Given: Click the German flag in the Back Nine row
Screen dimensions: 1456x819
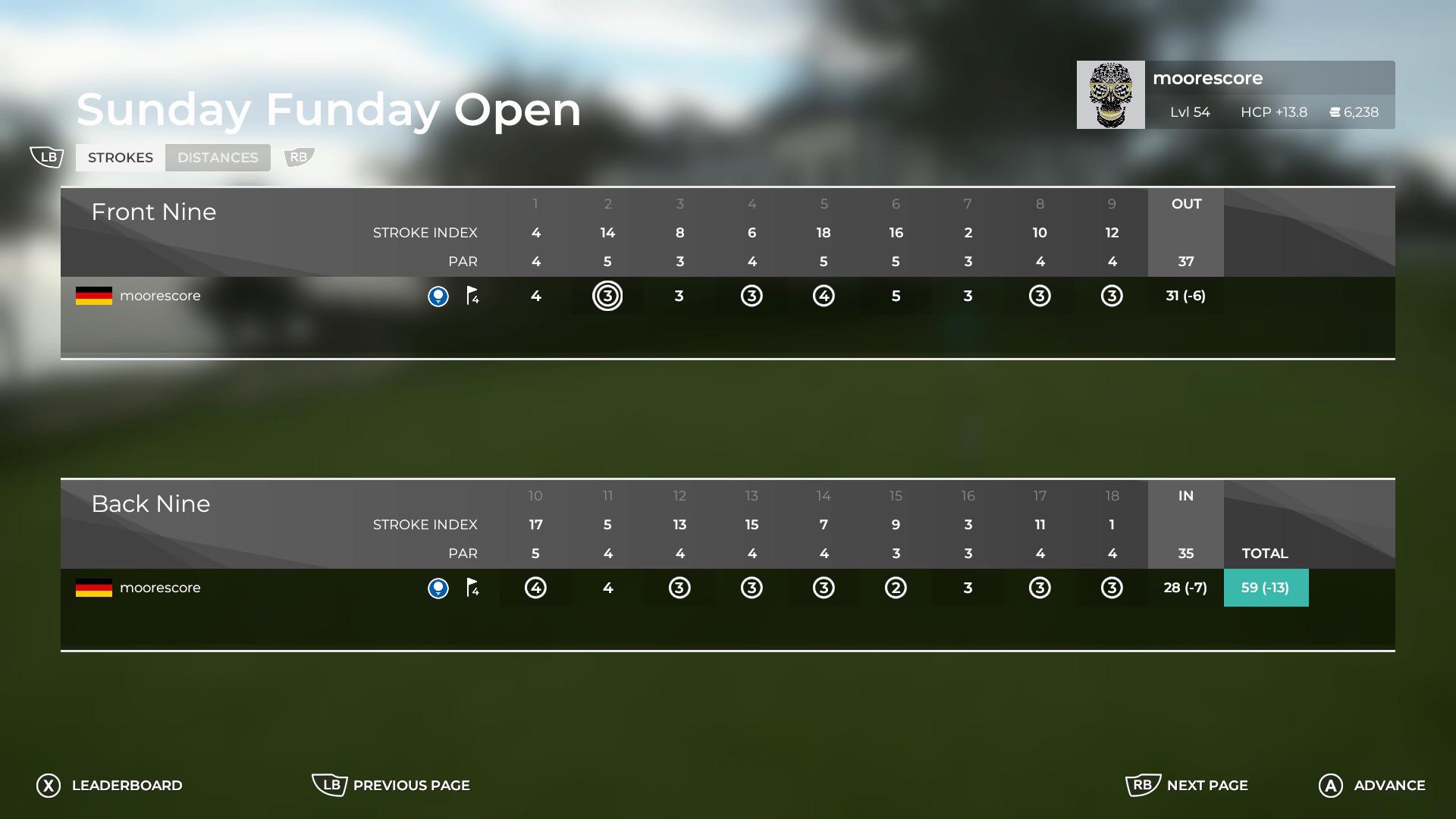Looking at the screenshot, I should [93, 588].
